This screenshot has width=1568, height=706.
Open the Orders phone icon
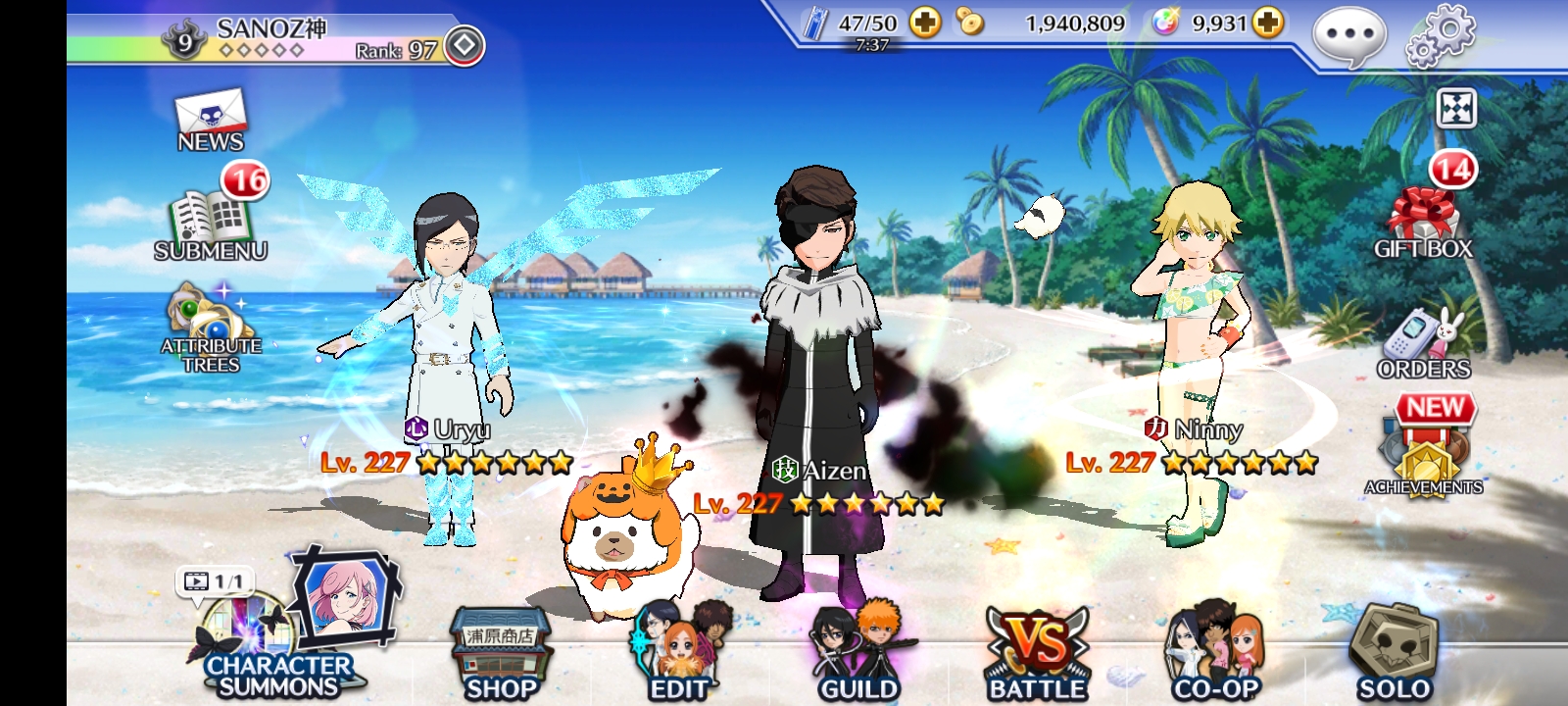(1423, 343)
